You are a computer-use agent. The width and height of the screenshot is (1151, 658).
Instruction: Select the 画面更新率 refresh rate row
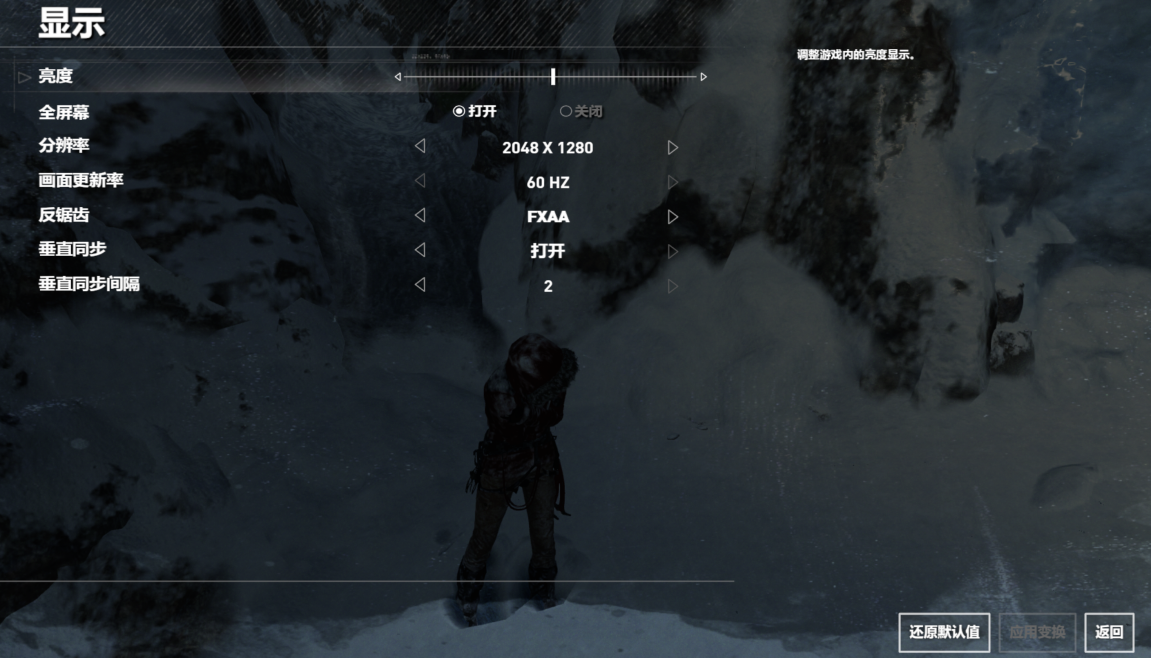[81, 181]
